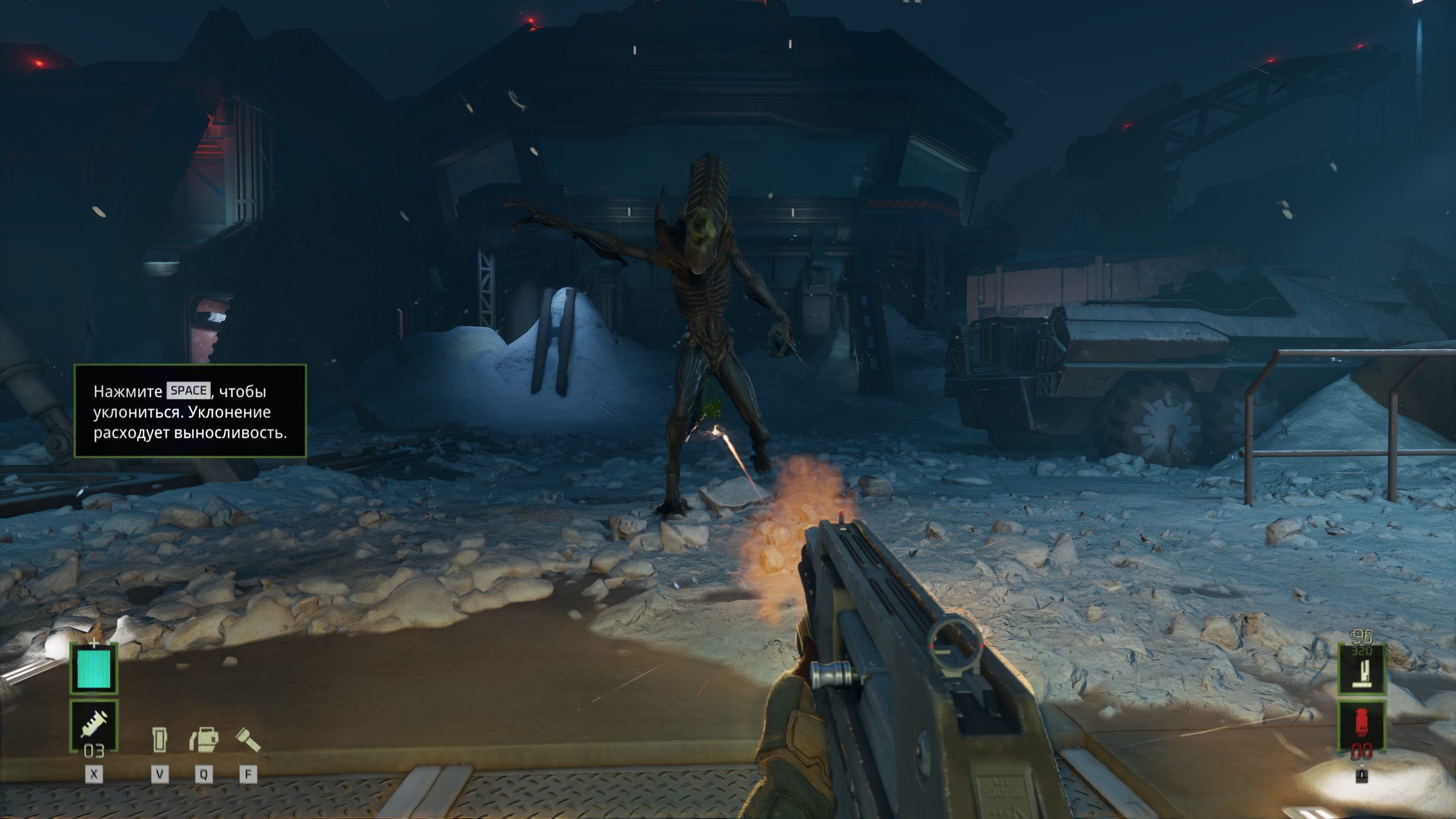Select the datapad device icon
This screenshot has height=819, width=1456.
click(x=160, y=740)
